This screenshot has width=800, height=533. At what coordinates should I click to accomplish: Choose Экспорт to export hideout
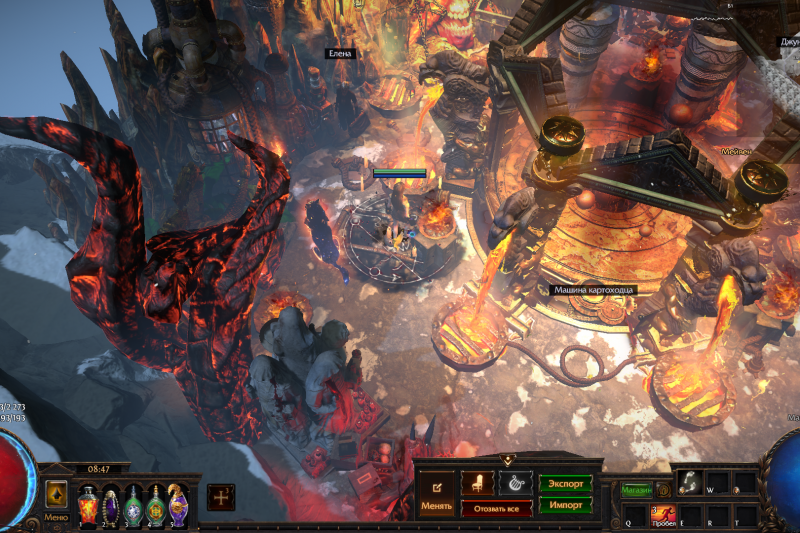pyautogui.click(x=565, y=483)
